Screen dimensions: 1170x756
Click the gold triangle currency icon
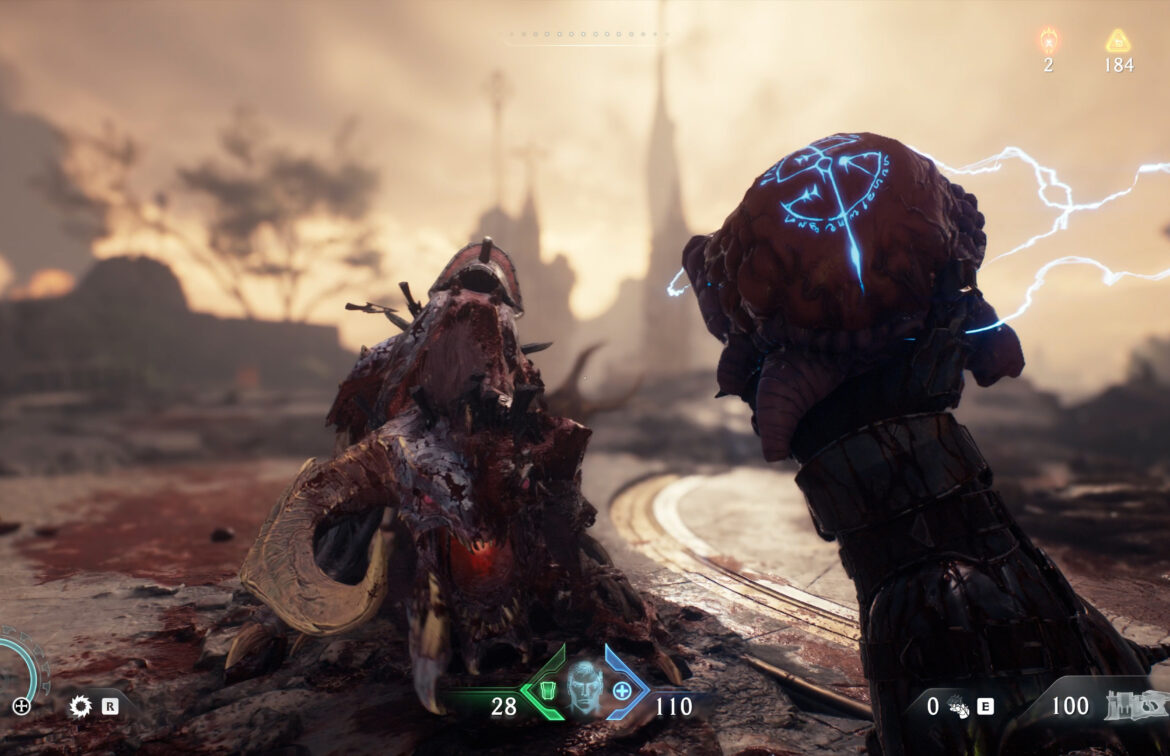[1118, 41]
